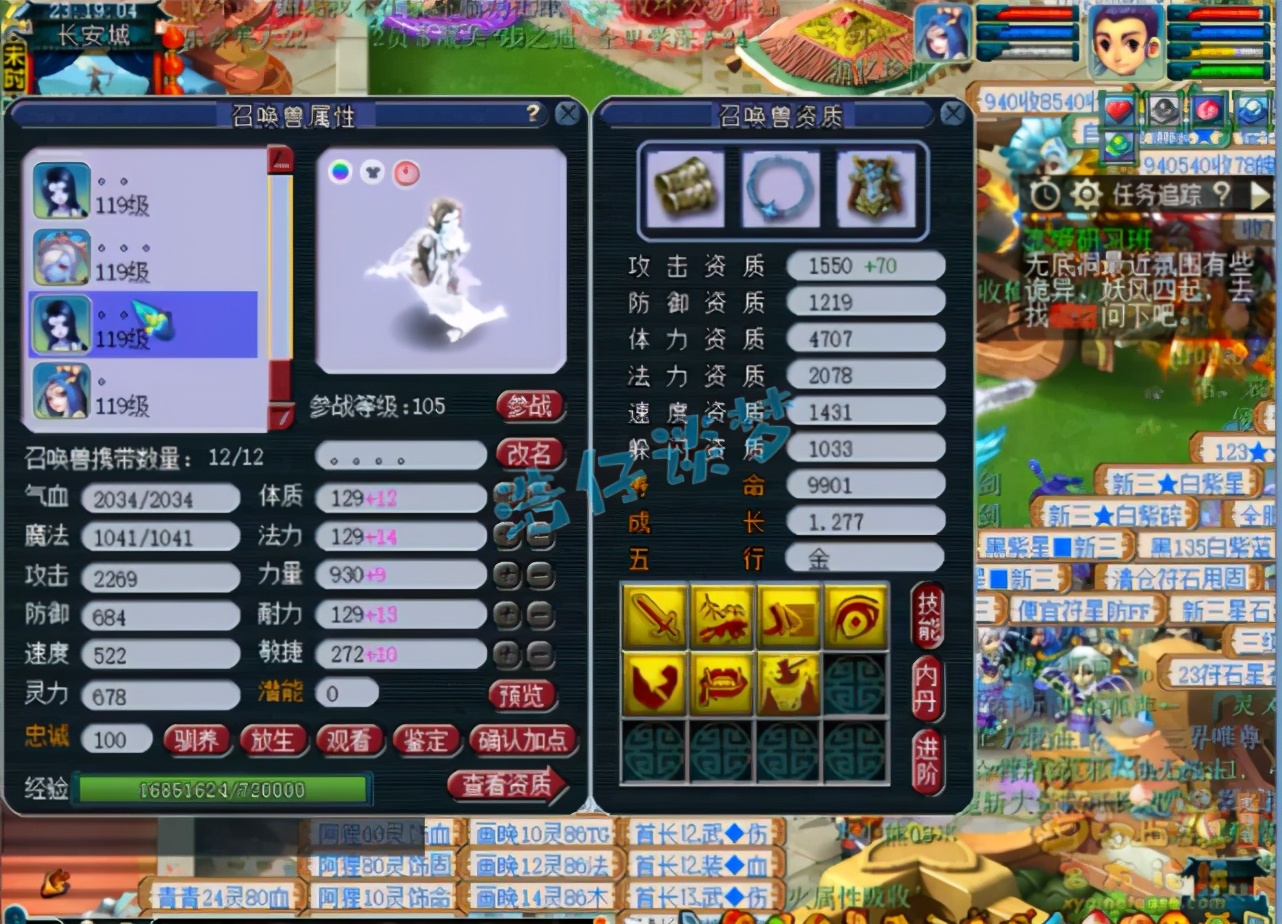Confirm points with 确认加点

click(522, 740)
